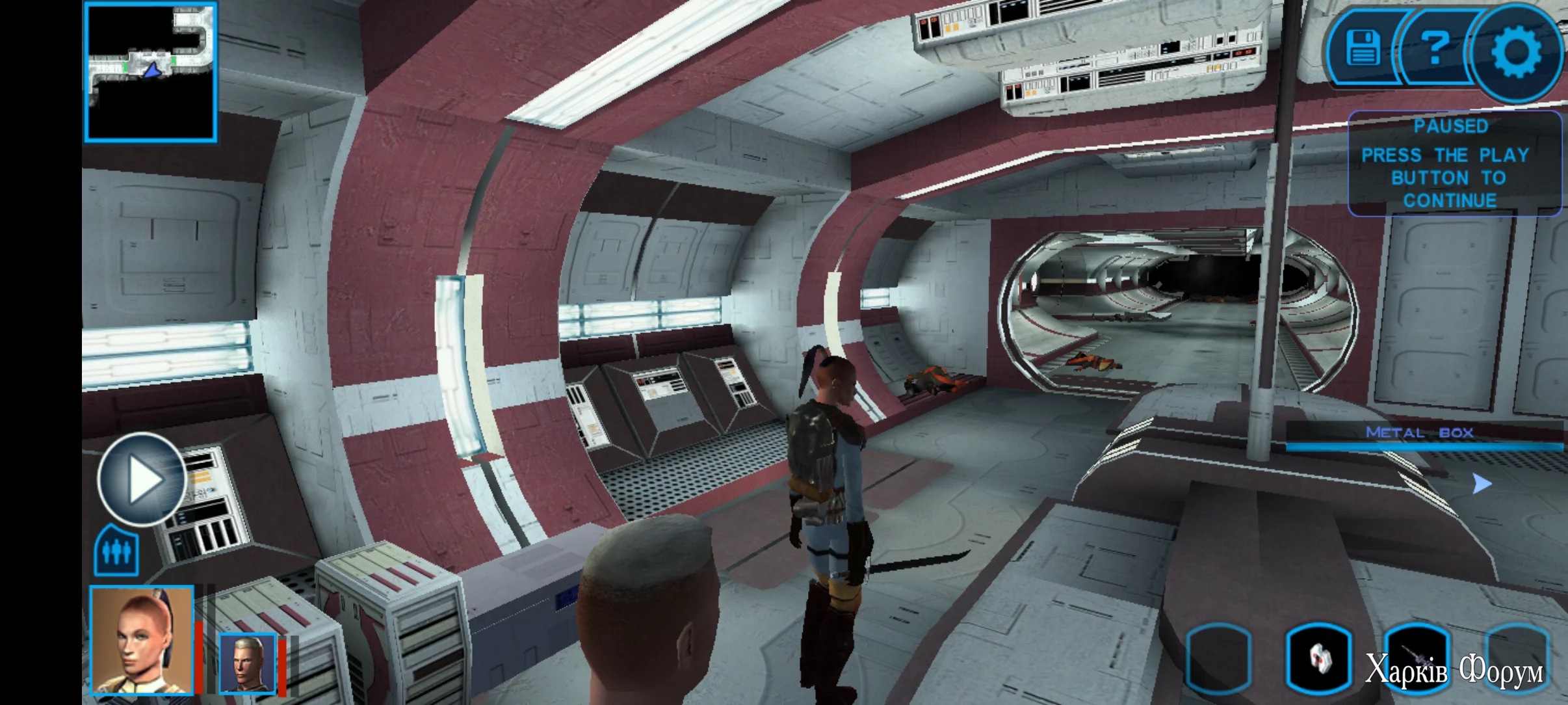Open the save game menu via the floppy disk icon
The image size is (1568, 705).
[x=1363, y=48]
